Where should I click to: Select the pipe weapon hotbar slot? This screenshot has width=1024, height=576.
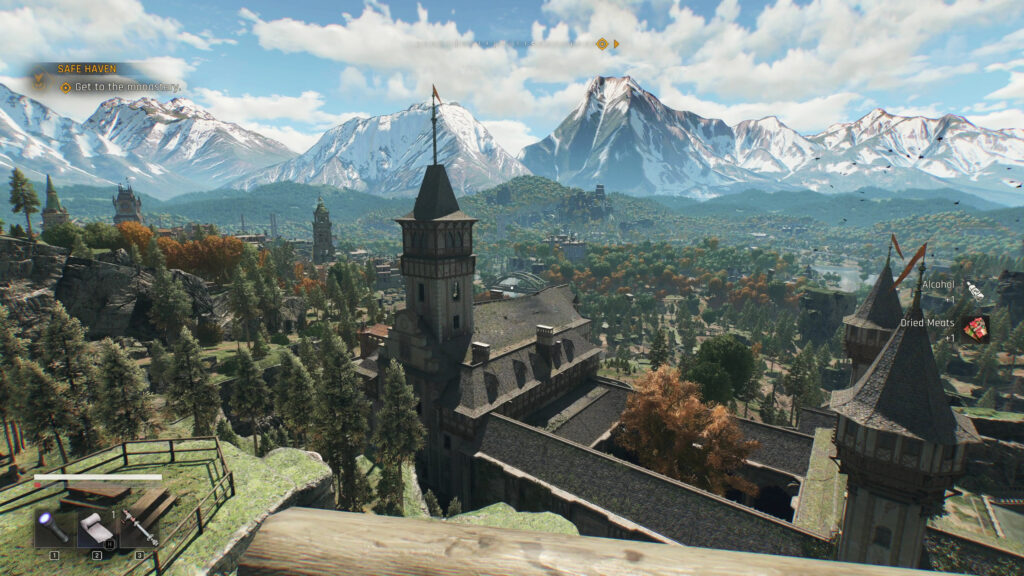coord(140,527)
